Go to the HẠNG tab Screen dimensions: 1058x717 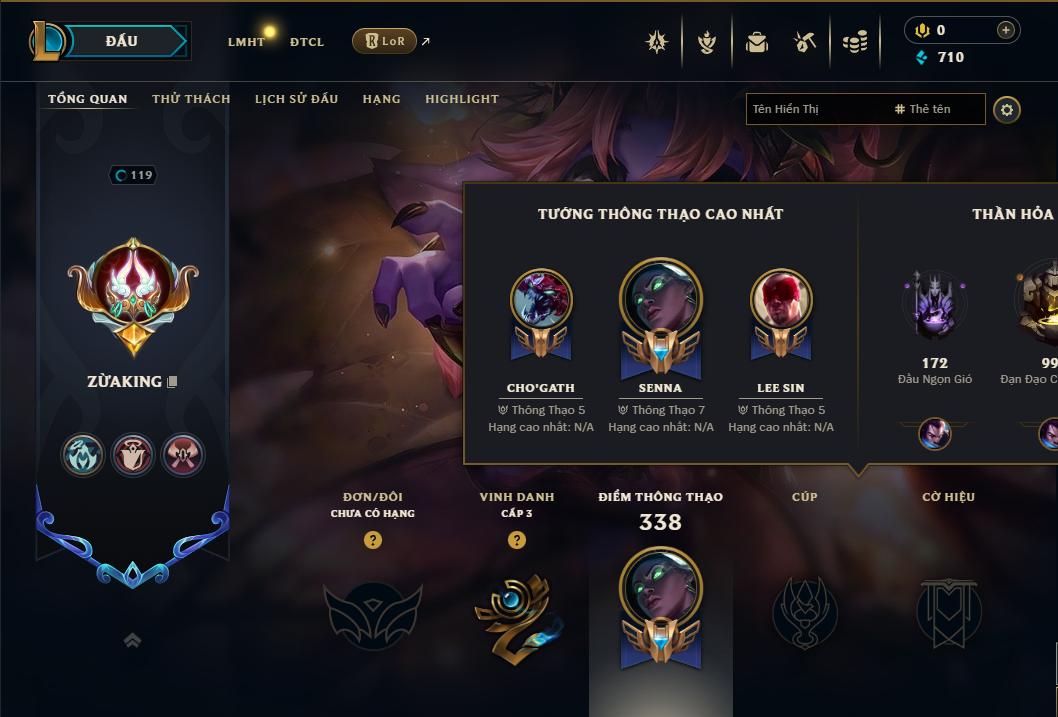point(381,99)
